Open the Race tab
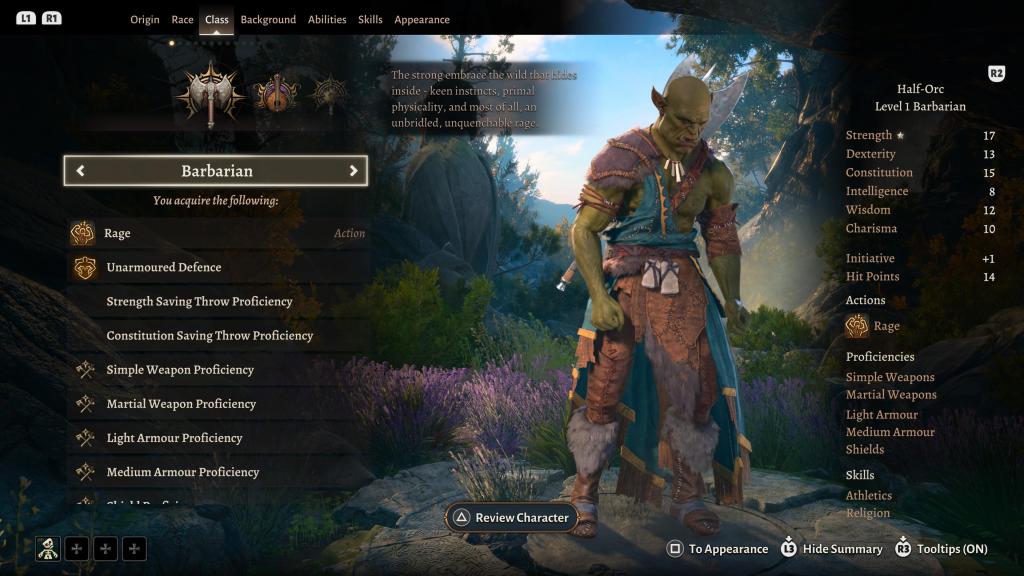This screenshot has width=1024, height=576. (182, 20)
